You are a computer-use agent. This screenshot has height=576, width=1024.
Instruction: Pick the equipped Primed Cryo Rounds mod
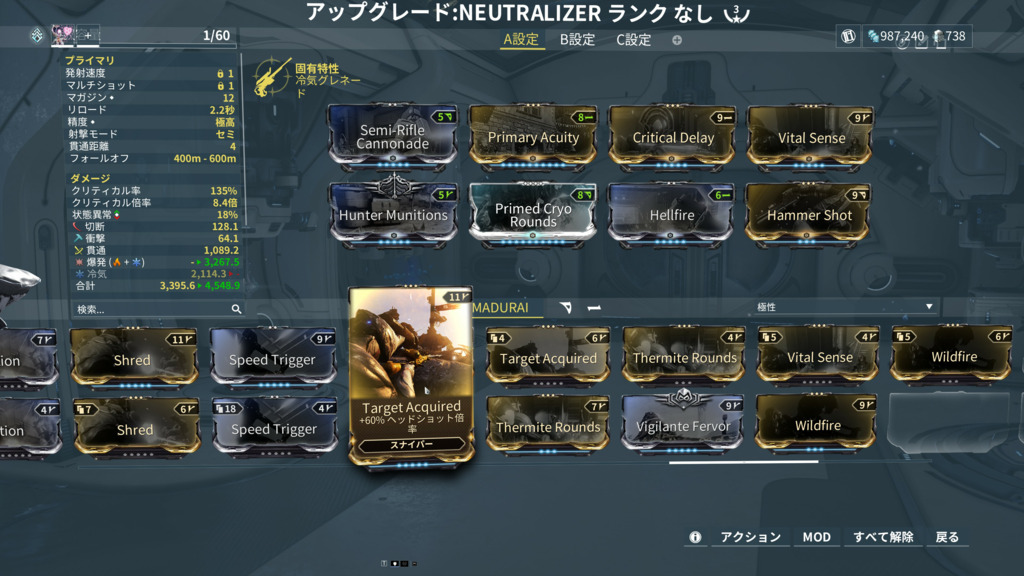[533, 214]
